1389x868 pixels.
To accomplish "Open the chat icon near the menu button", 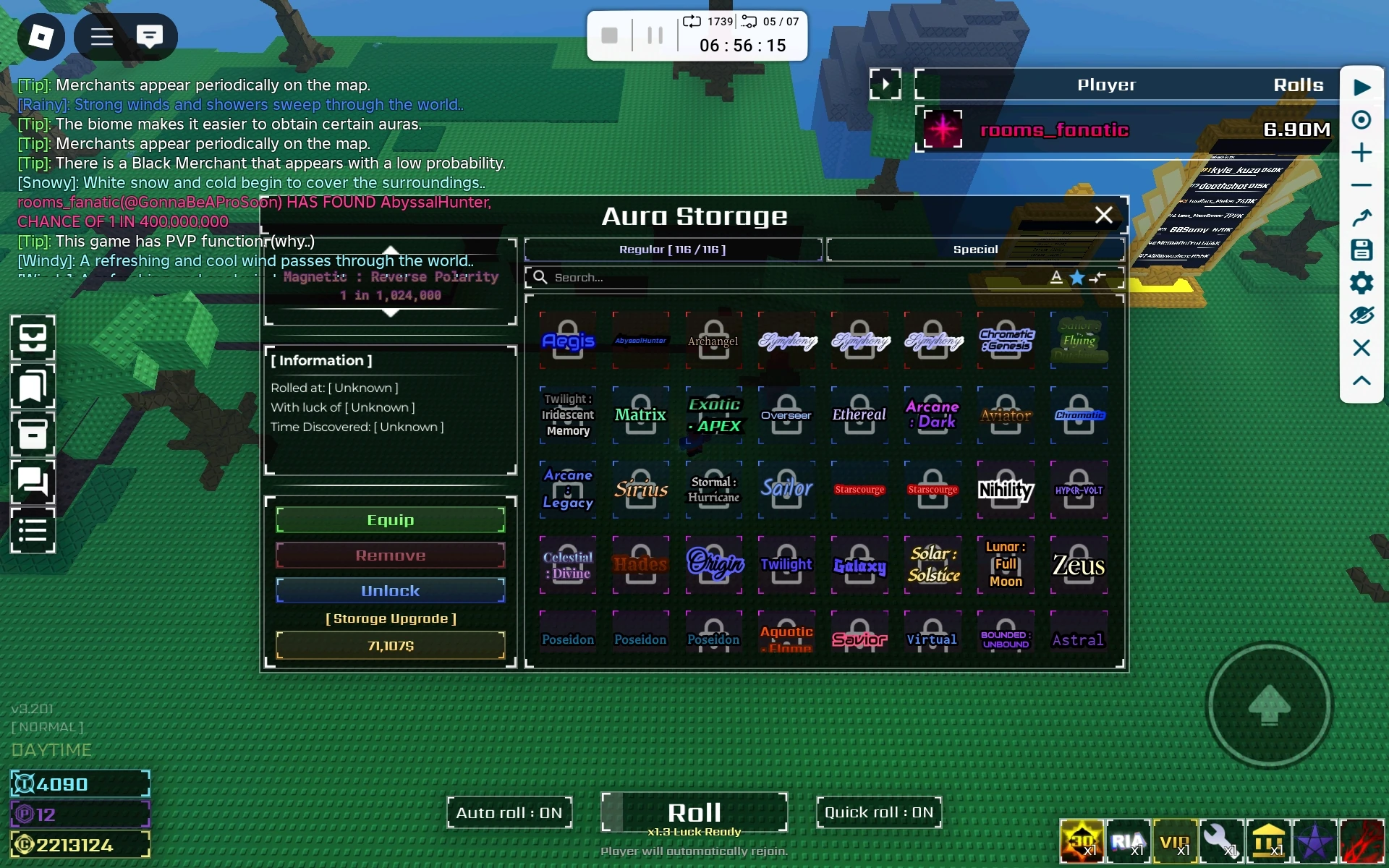I will pos(149,36).
